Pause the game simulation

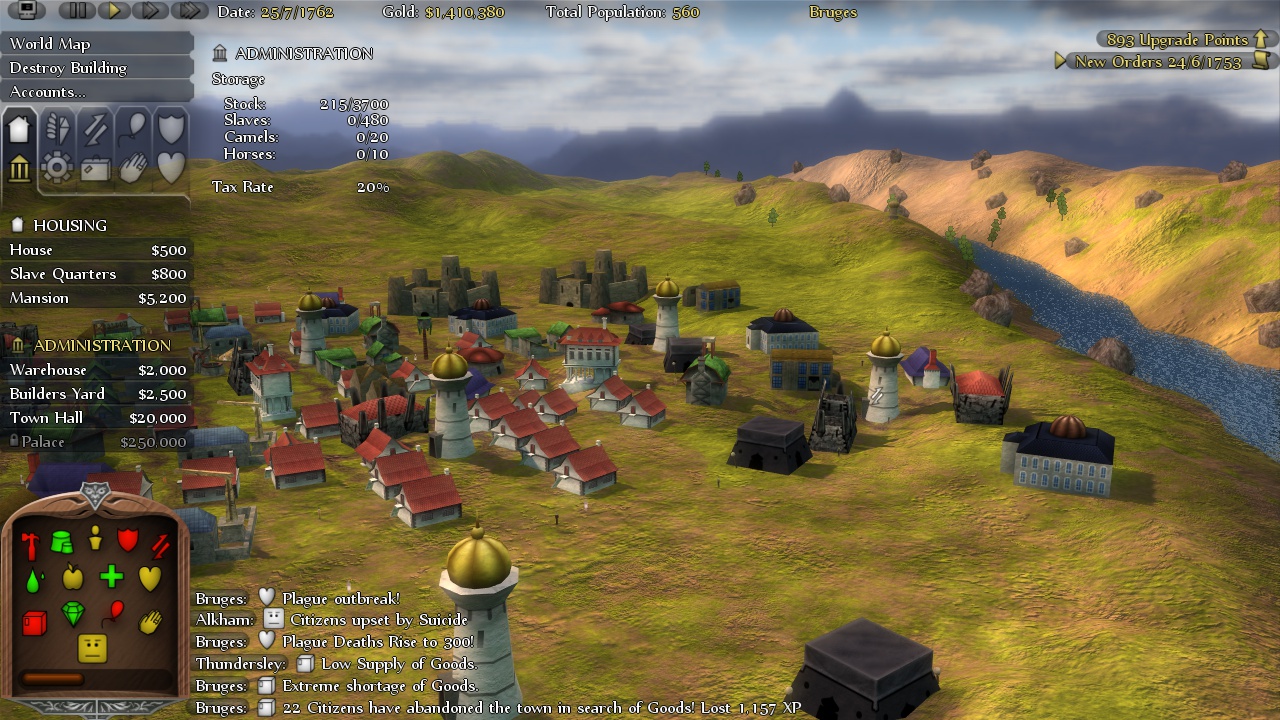[x=78, y=12]
